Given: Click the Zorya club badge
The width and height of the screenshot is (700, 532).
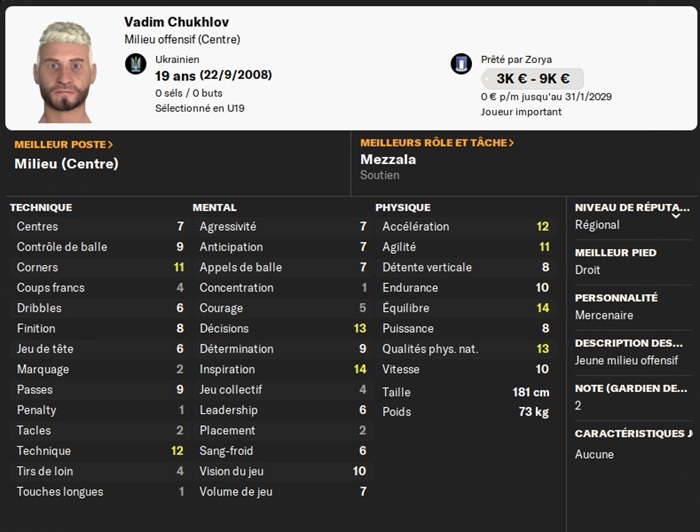Looking at the screenshot, I should 461,65.
